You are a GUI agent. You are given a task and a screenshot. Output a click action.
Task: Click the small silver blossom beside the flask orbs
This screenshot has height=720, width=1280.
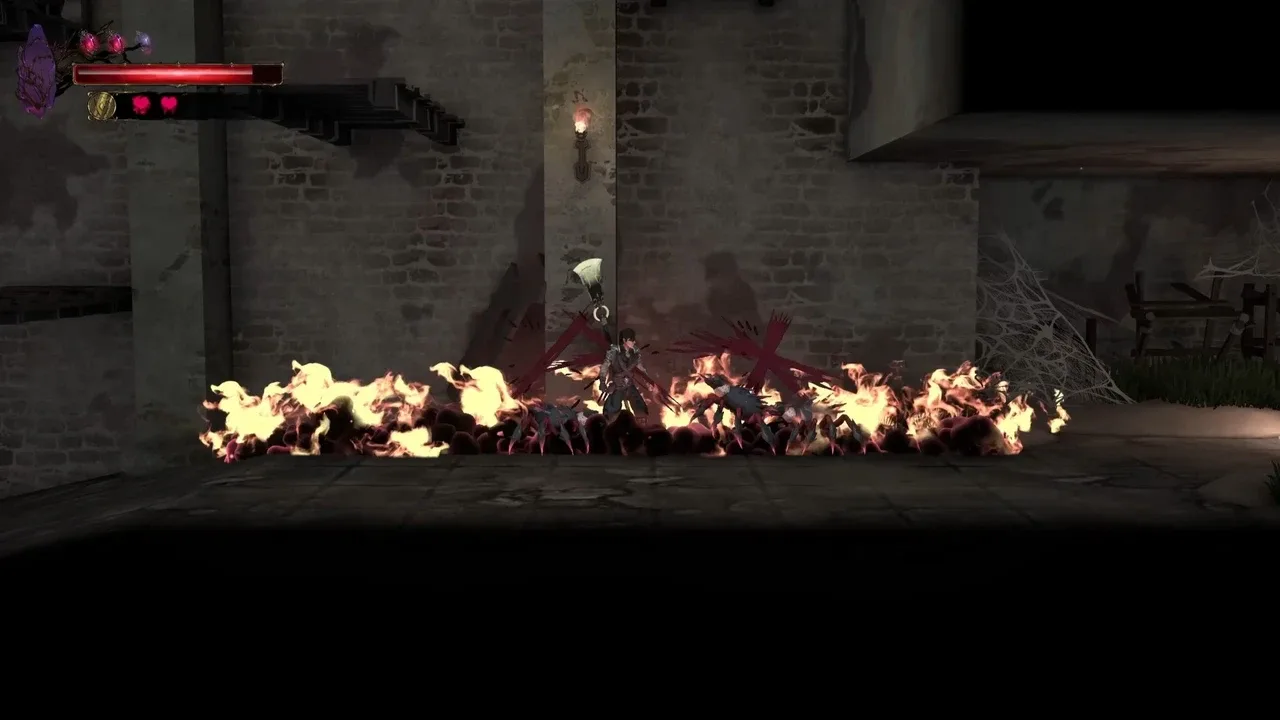[143, 40]
